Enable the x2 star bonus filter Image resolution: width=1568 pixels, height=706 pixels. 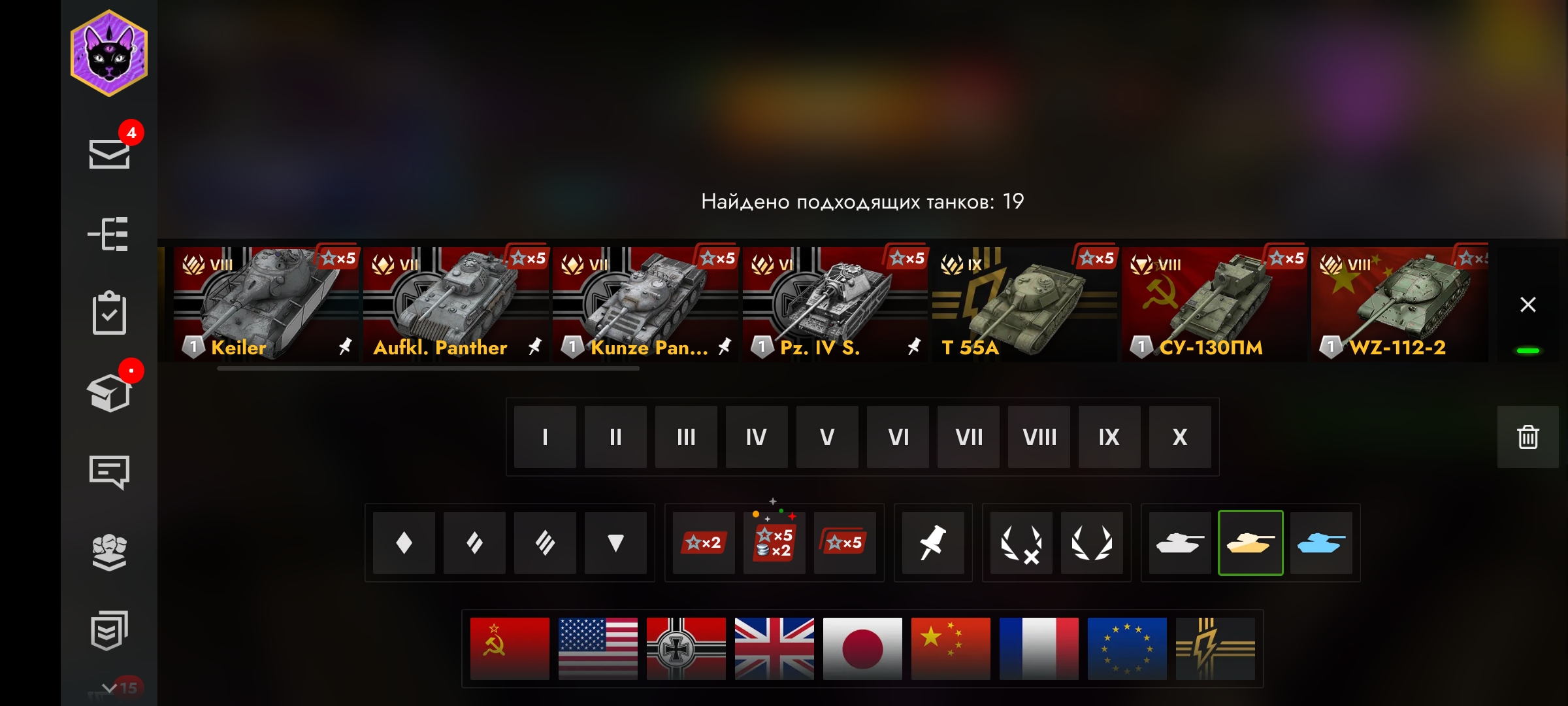coord(704,543)
